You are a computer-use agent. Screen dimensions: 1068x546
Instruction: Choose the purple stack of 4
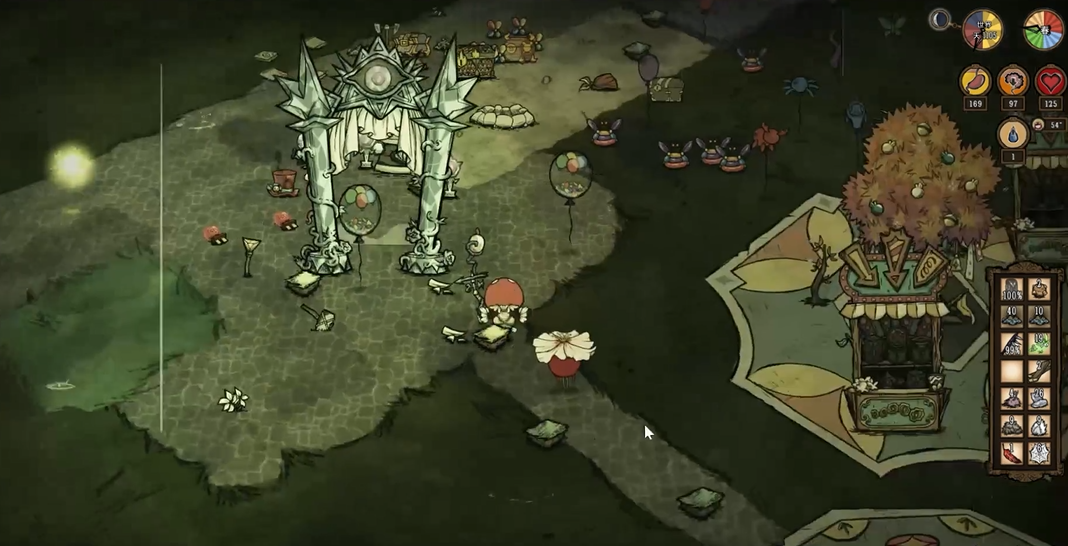point(1011,398)
